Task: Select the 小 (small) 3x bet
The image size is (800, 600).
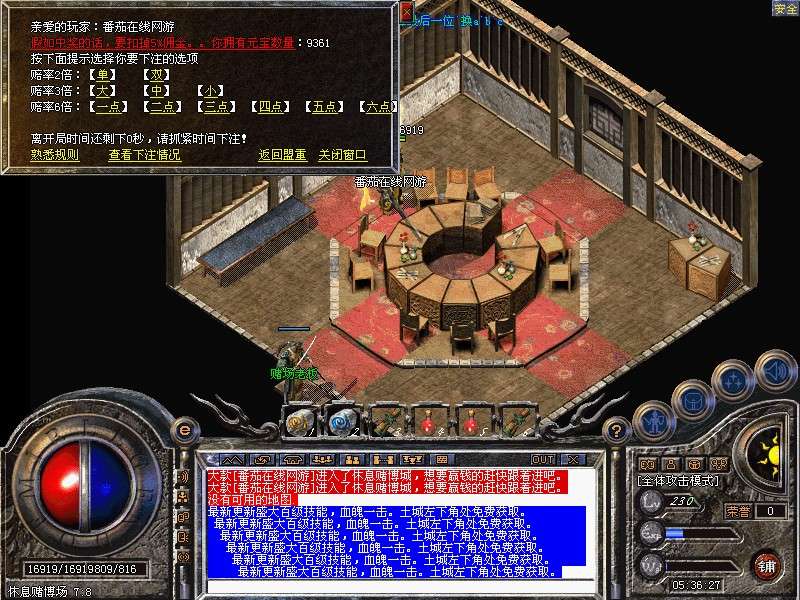Action: click(x=209, y=91)
